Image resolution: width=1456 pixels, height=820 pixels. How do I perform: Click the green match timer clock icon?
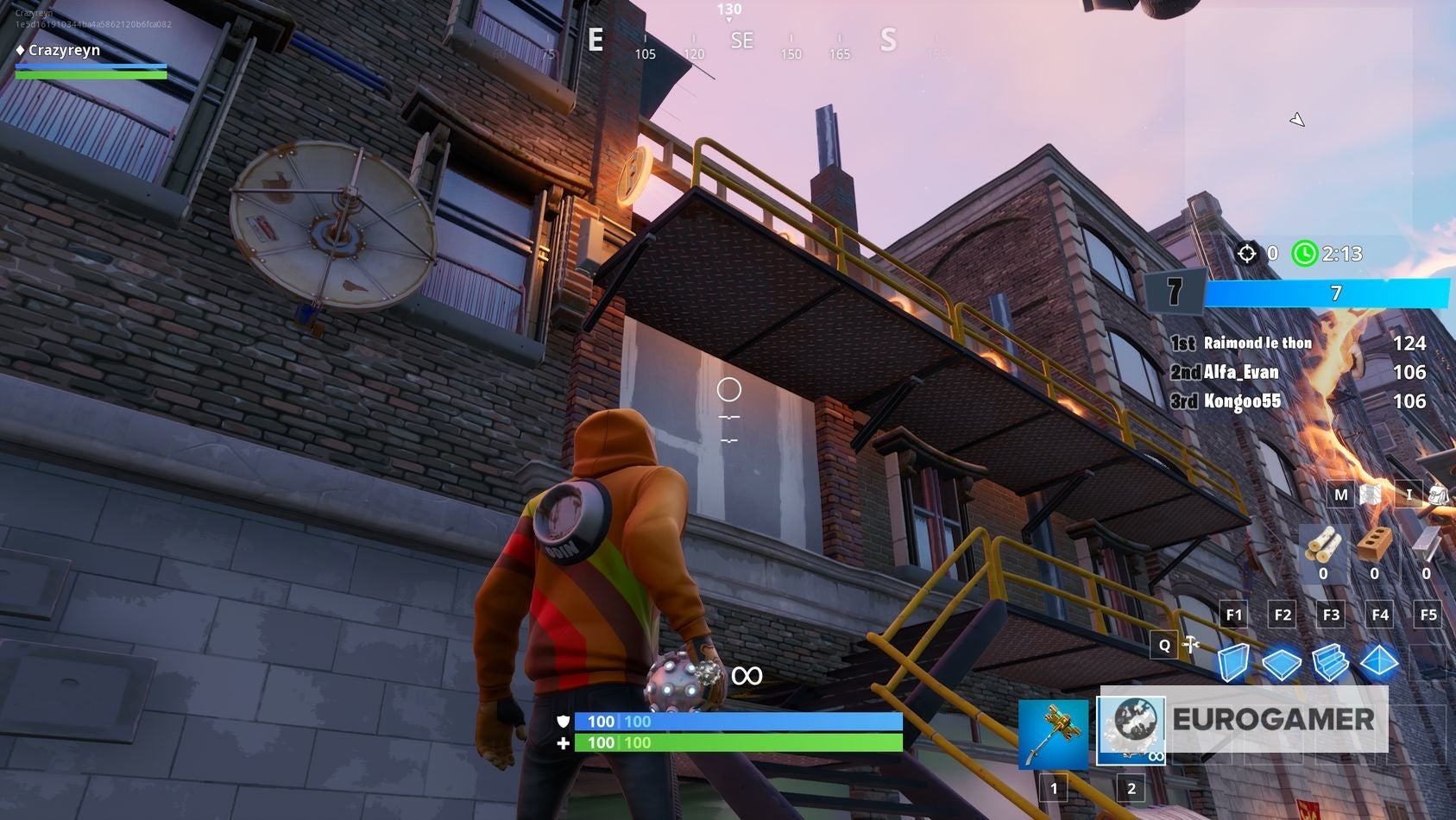coord(1303,254)
